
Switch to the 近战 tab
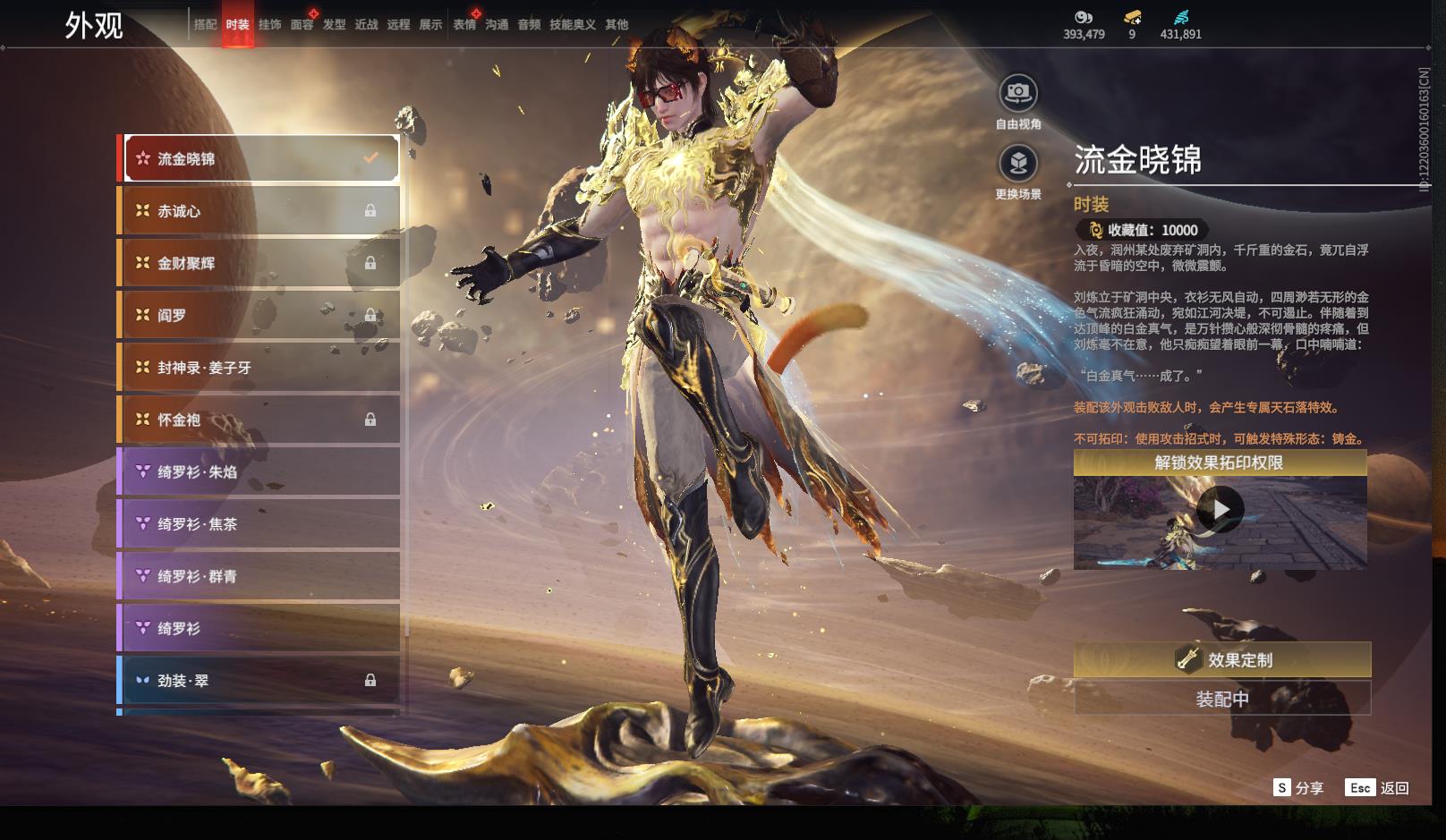tap(366, 25)
